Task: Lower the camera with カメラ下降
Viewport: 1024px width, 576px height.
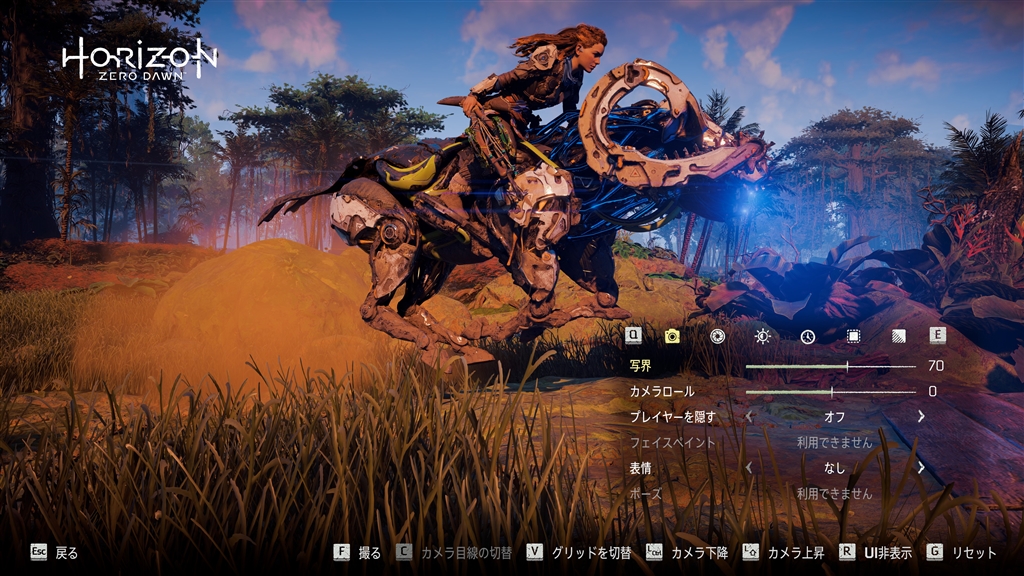Action: click(x=699, y=552)
